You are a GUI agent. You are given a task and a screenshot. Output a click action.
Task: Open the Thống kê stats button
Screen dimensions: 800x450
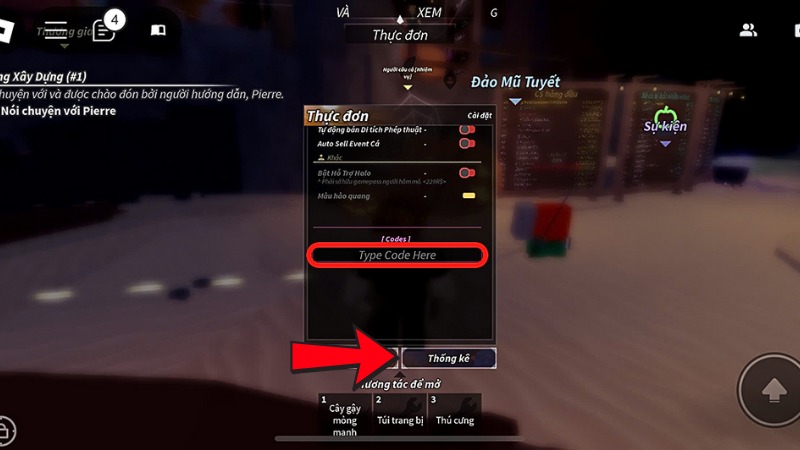(x=448, y=358)
